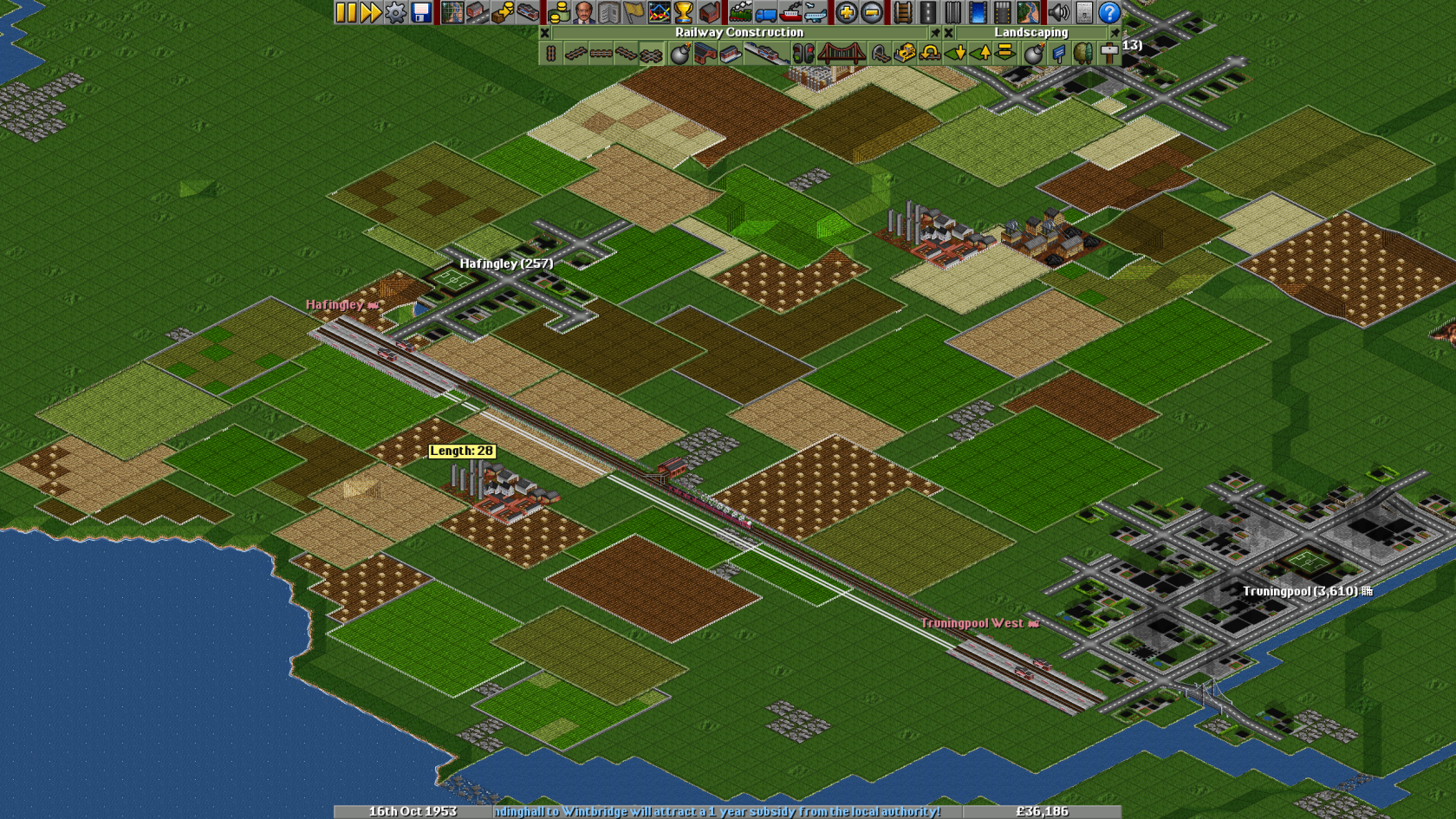Open the industries menu
1456x819 pixels.
pyautogui.click(x=708, y=13)
